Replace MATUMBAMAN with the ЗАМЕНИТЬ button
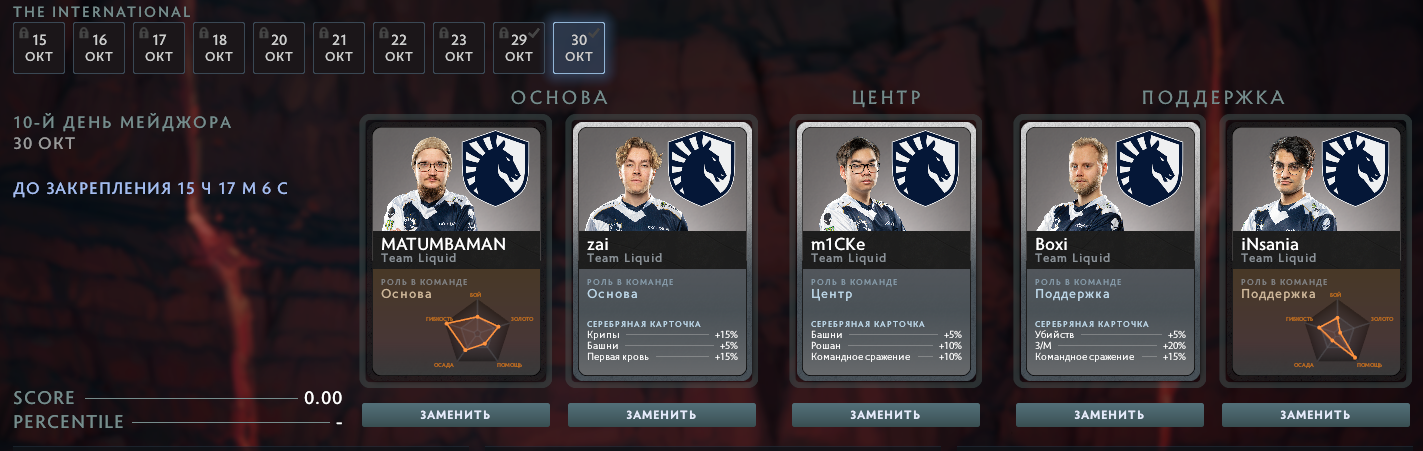Screen dimensions: 1423x451 click(x=456, y=415)
